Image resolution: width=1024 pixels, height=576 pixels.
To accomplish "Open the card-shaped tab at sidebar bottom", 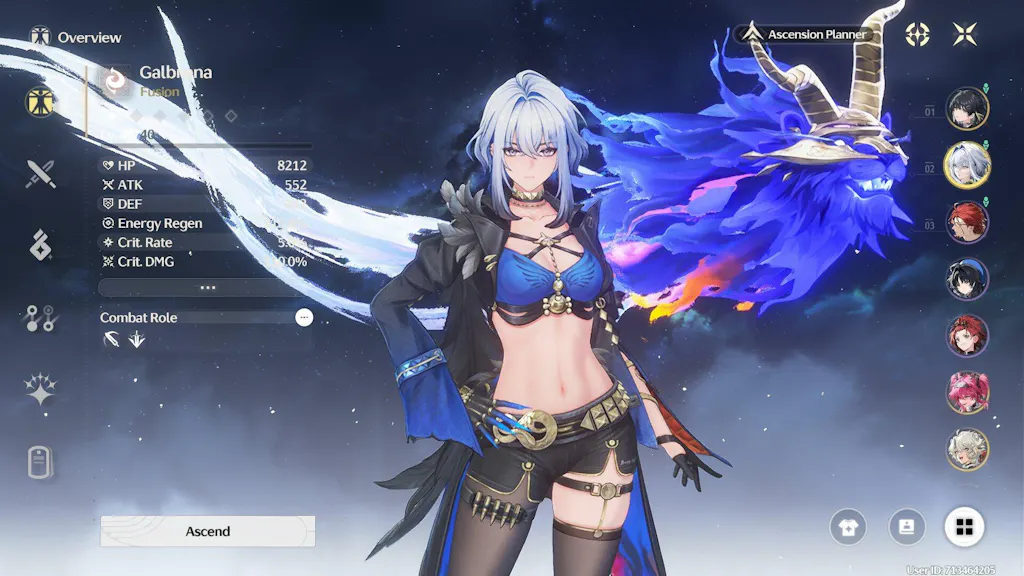I will pos(41,461).
